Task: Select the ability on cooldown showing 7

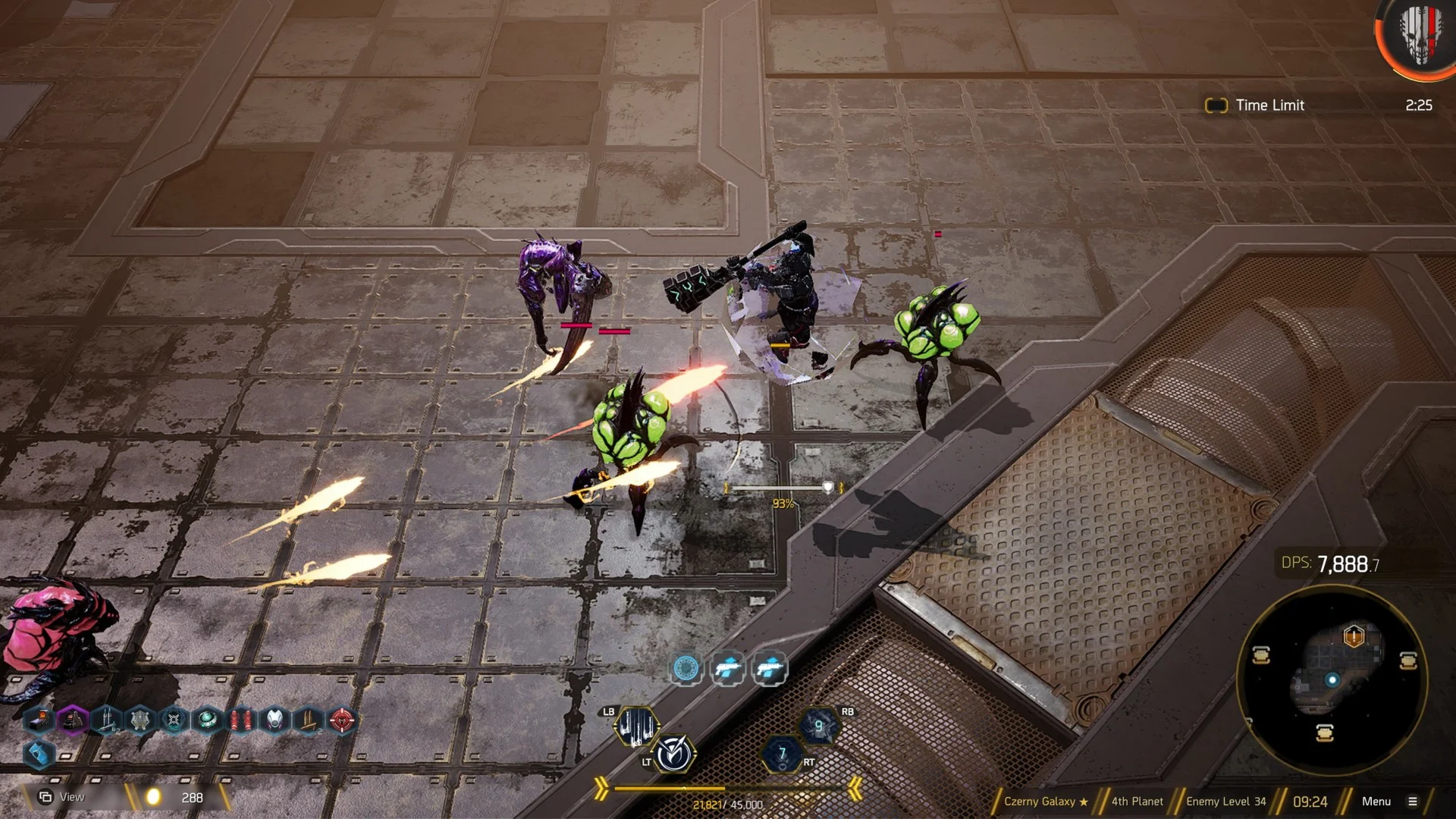Action: tap(782, 754)
